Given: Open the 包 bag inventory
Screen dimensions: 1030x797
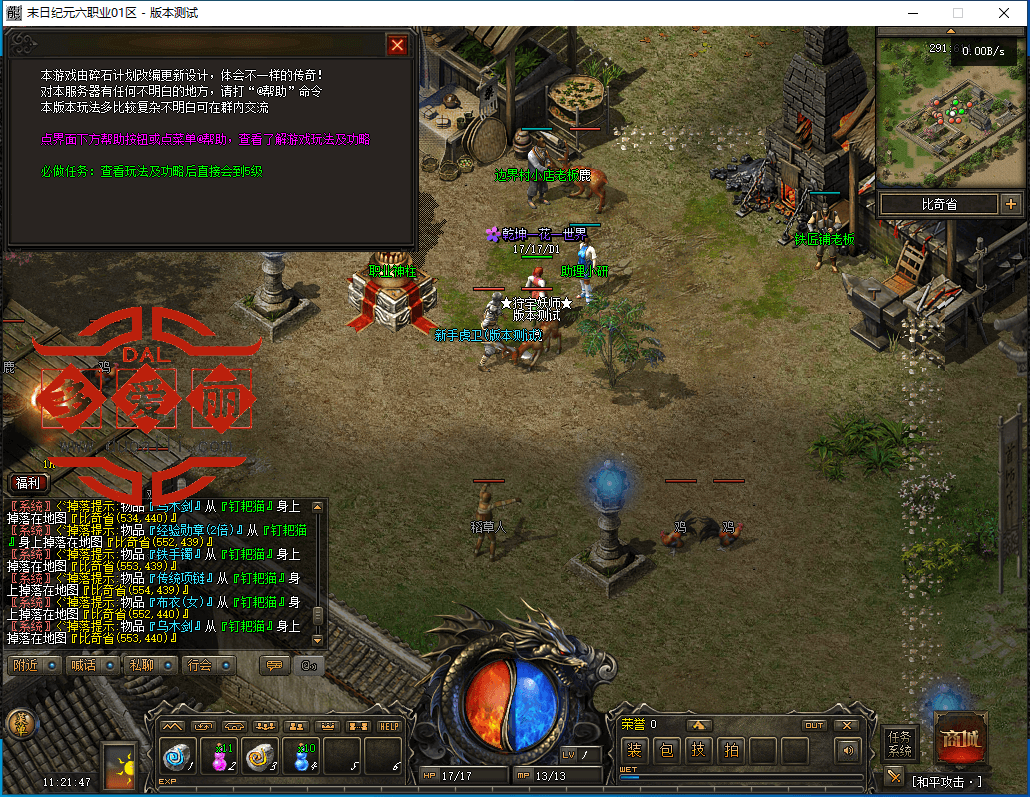Looking at the screenshot, I should (667, 750).
